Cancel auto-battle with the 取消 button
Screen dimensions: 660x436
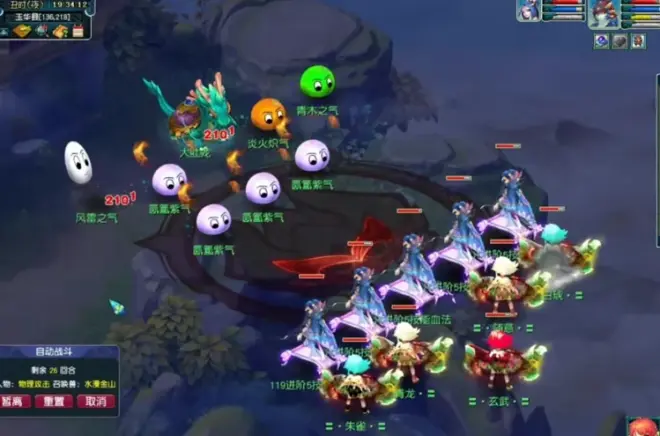coord(95,401)
